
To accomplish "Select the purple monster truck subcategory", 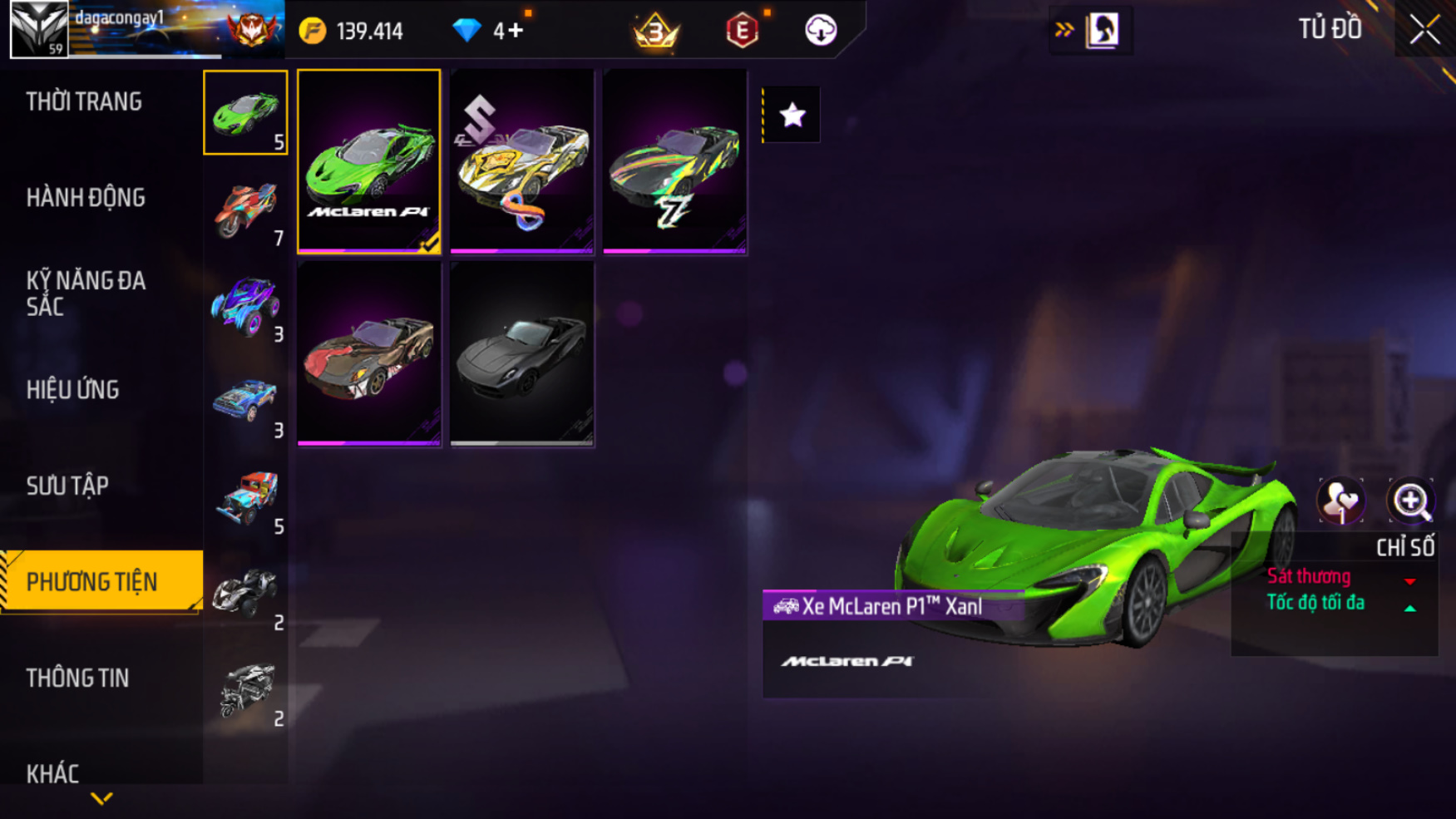I will click(245, 304).
